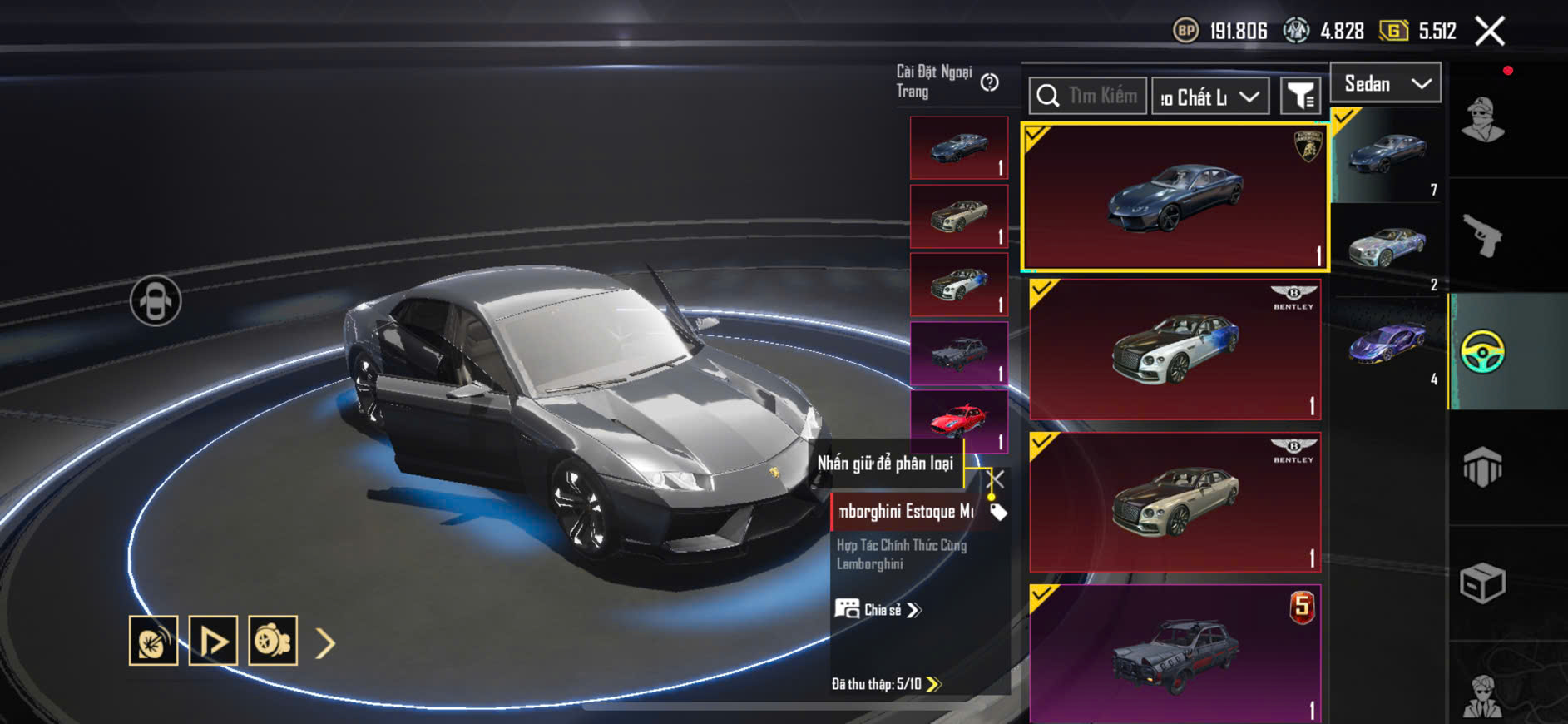This screenshot has width=1568, height=724.
Task: Expand the preview options arrow
Action: [325, 642]
